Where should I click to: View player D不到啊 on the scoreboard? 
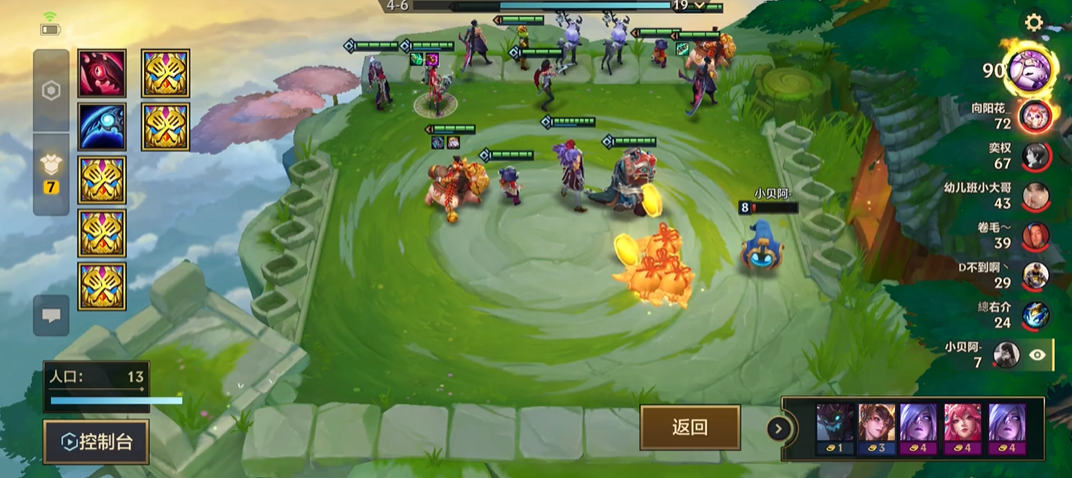pyautogui.click(x=1035, y=275)
